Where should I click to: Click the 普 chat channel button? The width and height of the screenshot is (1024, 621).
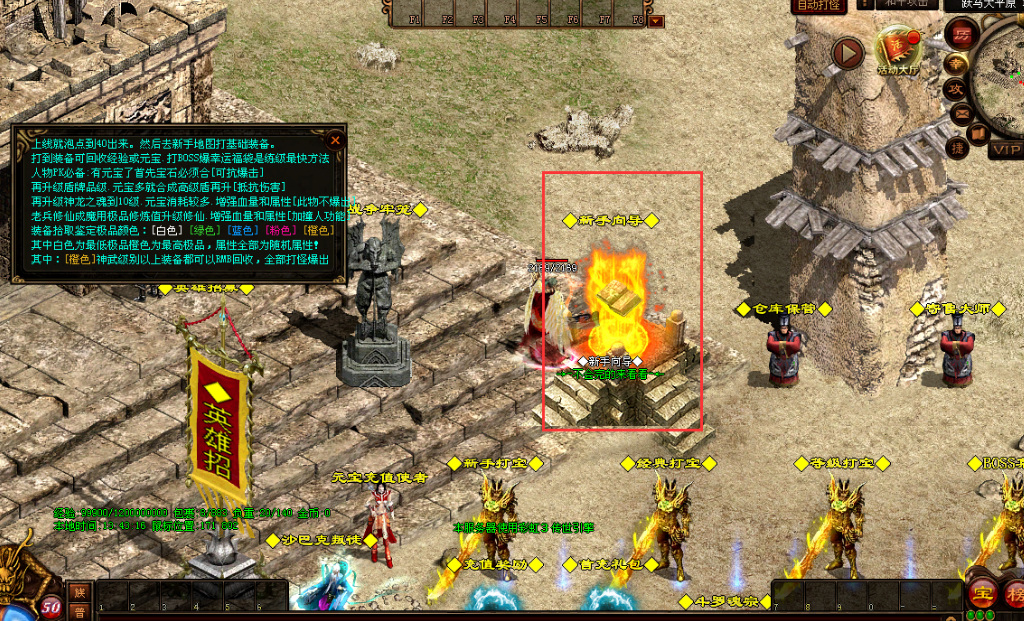pyautogui.click(x=79, y=611)
